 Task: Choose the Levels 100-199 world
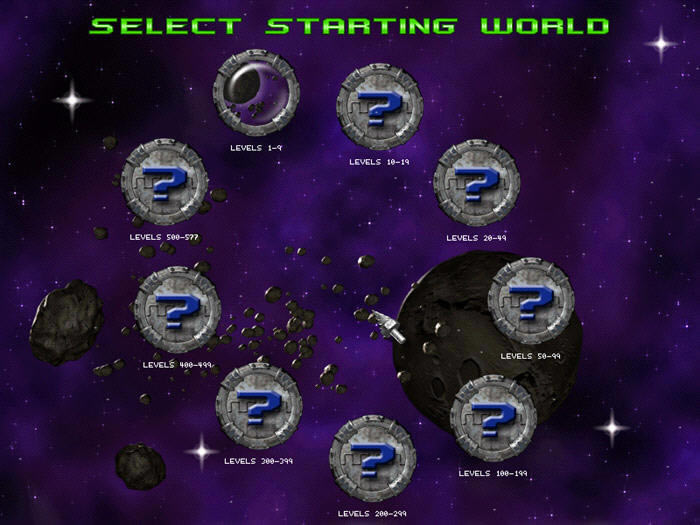493,418
